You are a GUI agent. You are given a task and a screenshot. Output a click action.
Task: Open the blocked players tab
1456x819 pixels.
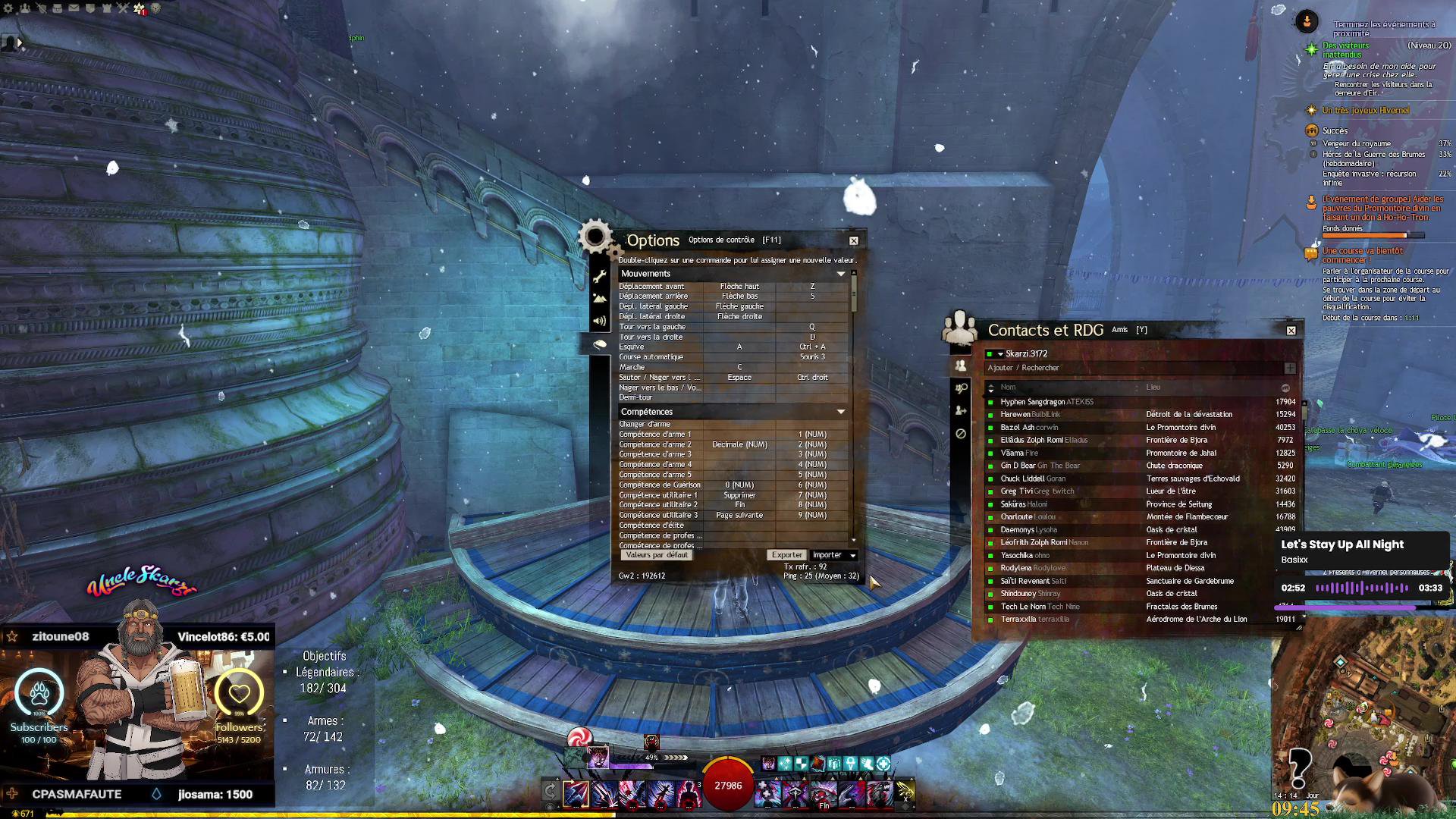(x=961, y=434)
